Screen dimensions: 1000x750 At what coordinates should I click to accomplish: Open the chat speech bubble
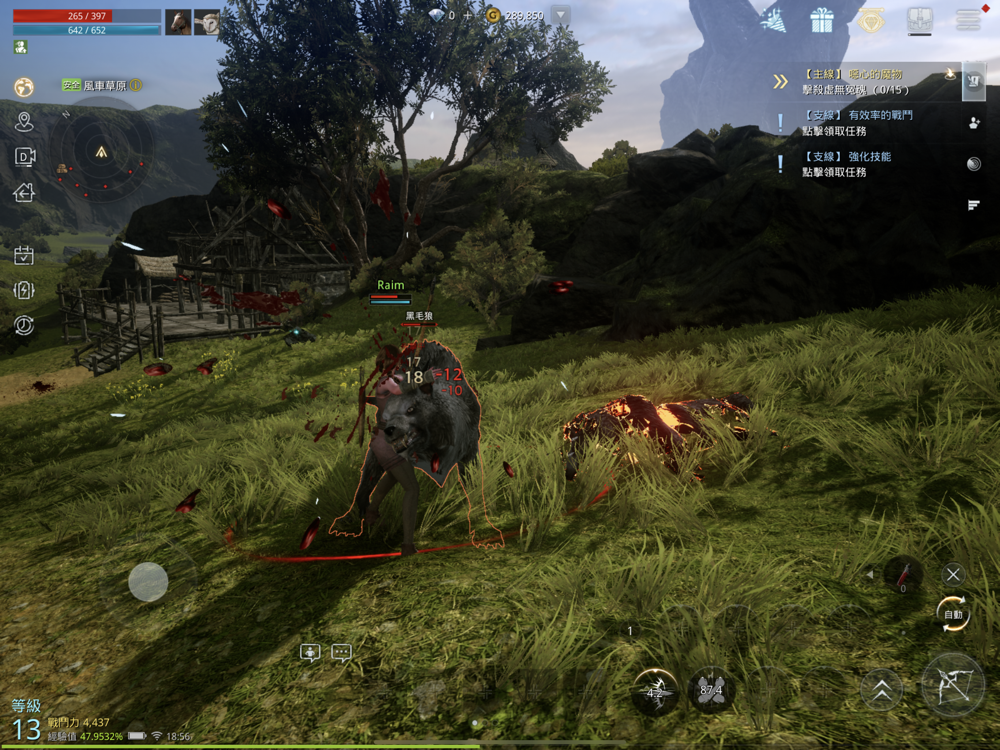pyautogui.click(x=342, y=653)
